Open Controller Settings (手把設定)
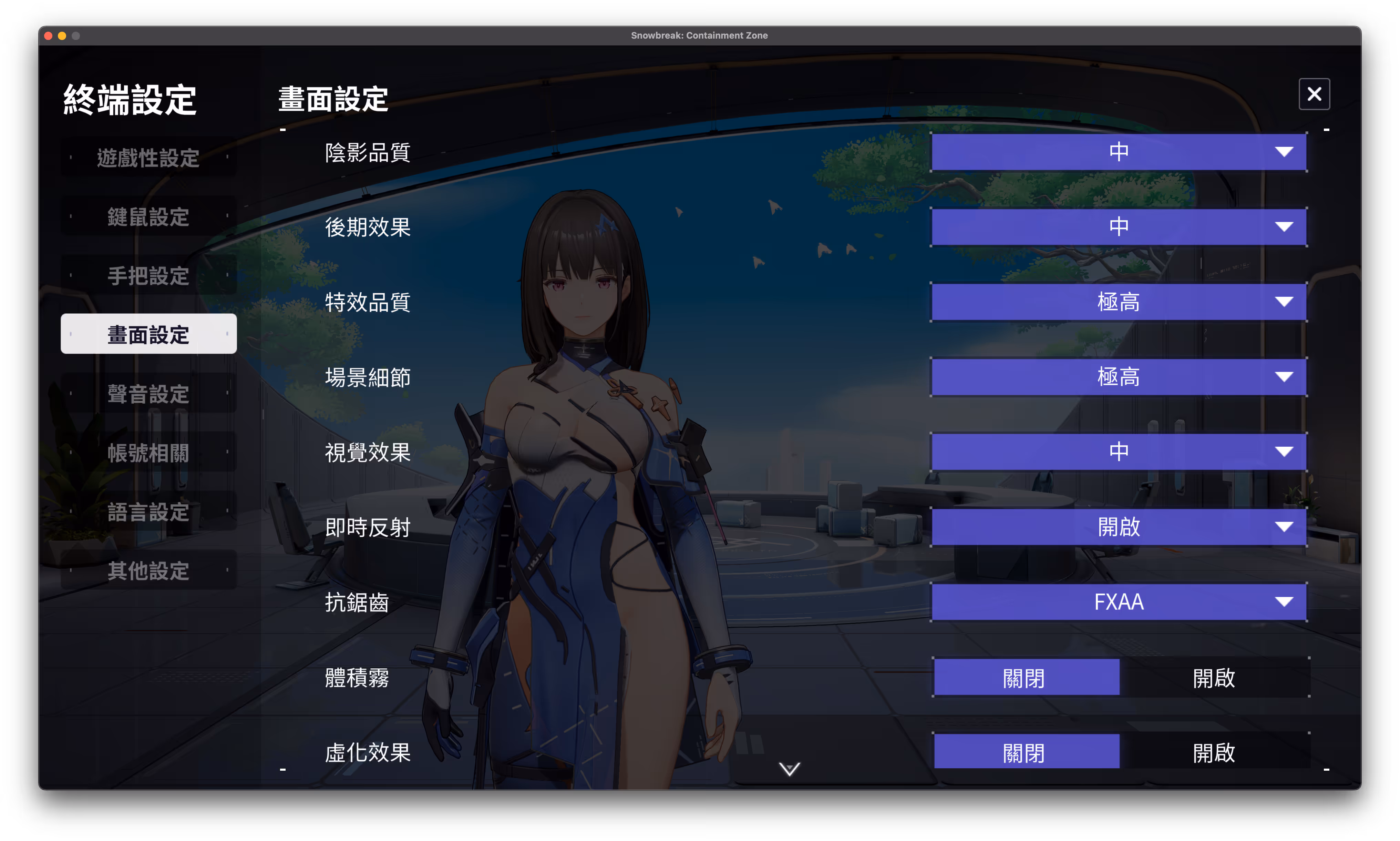This screenshot has width=1400, height=841. click(x=148, y=275)
